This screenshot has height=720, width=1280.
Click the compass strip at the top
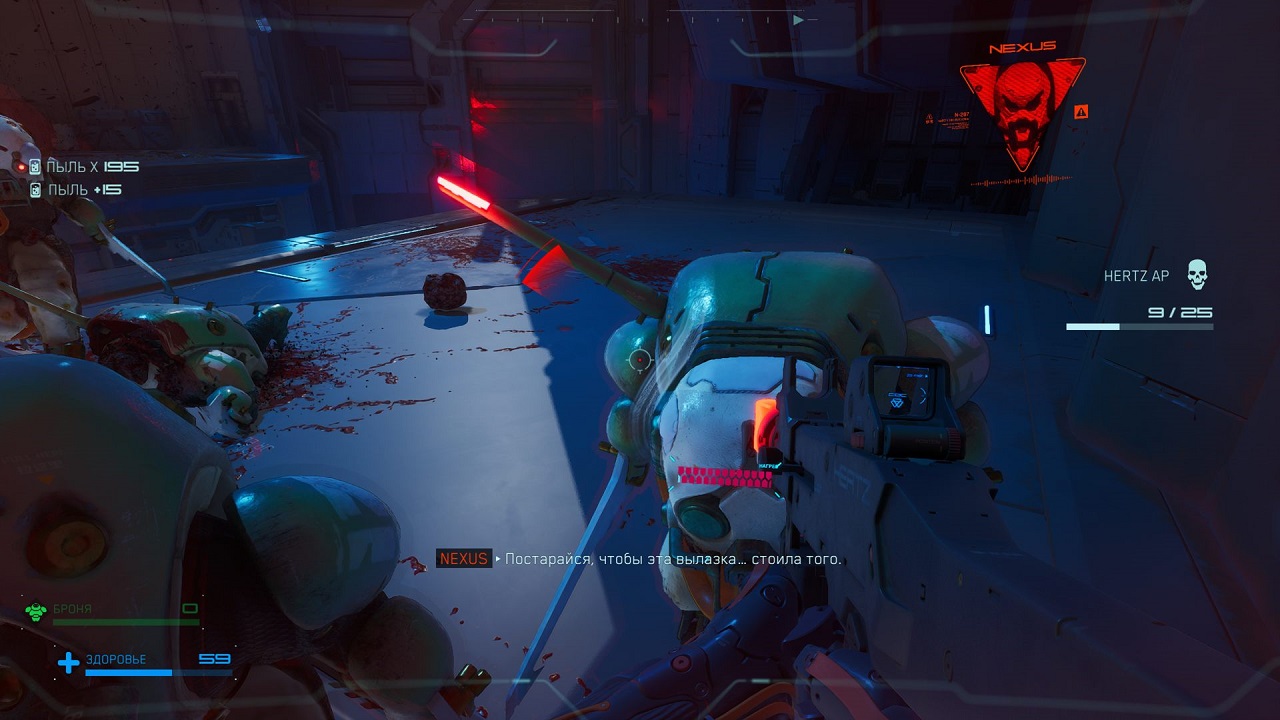pyautogui.click(x=640, y=19)
